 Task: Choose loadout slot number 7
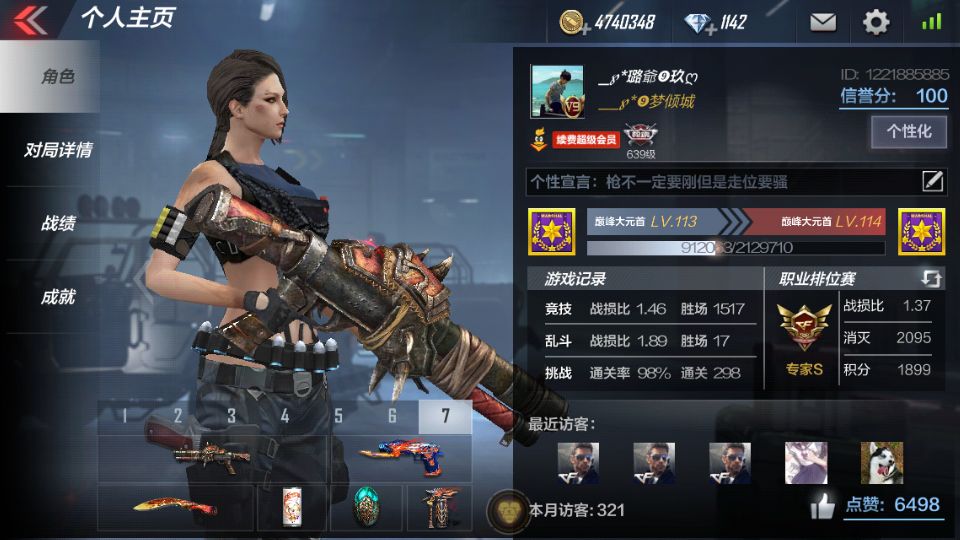tap(445, 417)
